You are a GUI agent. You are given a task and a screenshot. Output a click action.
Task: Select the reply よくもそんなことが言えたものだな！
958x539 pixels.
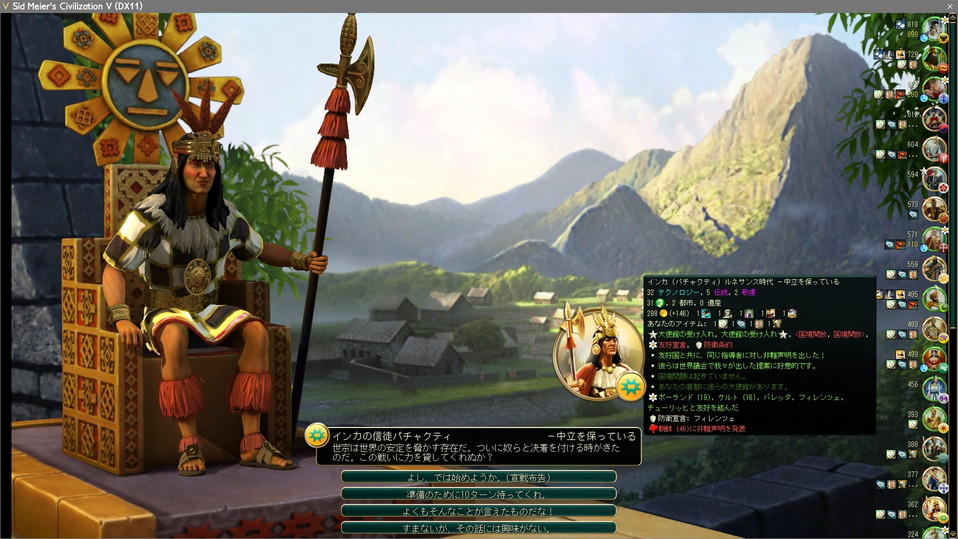pos(478,511)
